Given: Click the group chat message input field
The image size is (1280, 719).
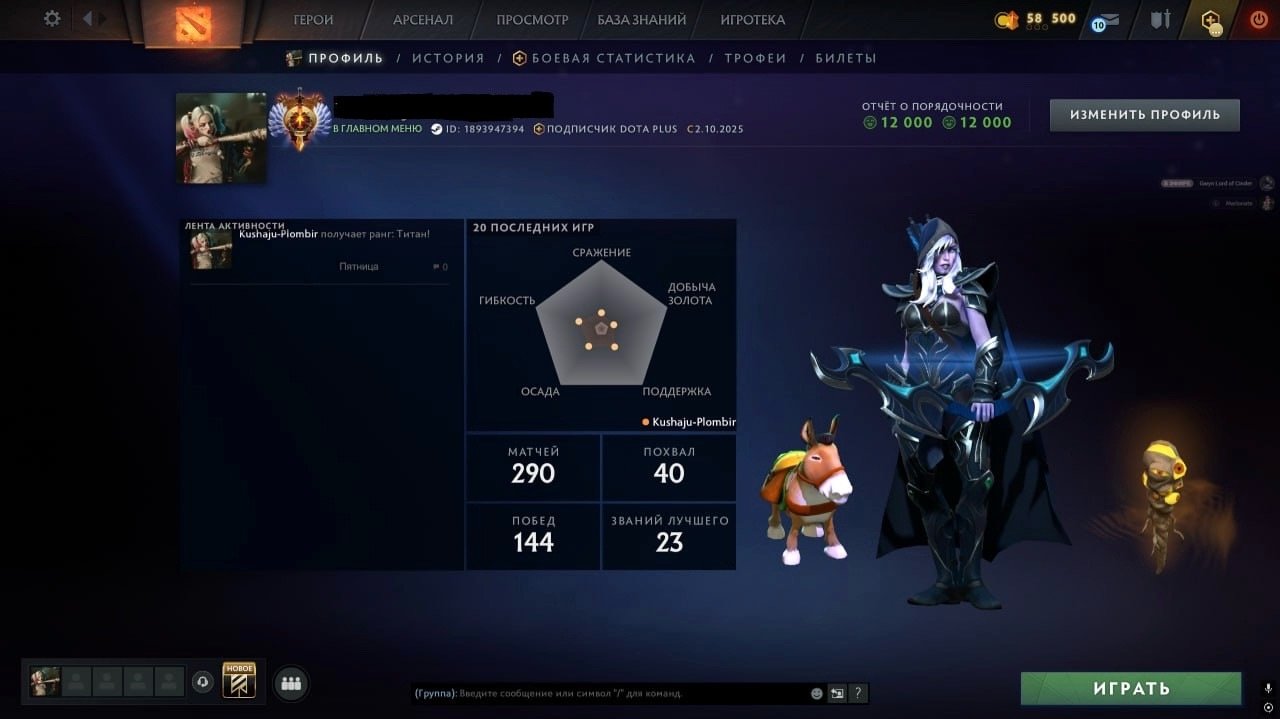Looking at the screenshot, I should click(610, 693).
